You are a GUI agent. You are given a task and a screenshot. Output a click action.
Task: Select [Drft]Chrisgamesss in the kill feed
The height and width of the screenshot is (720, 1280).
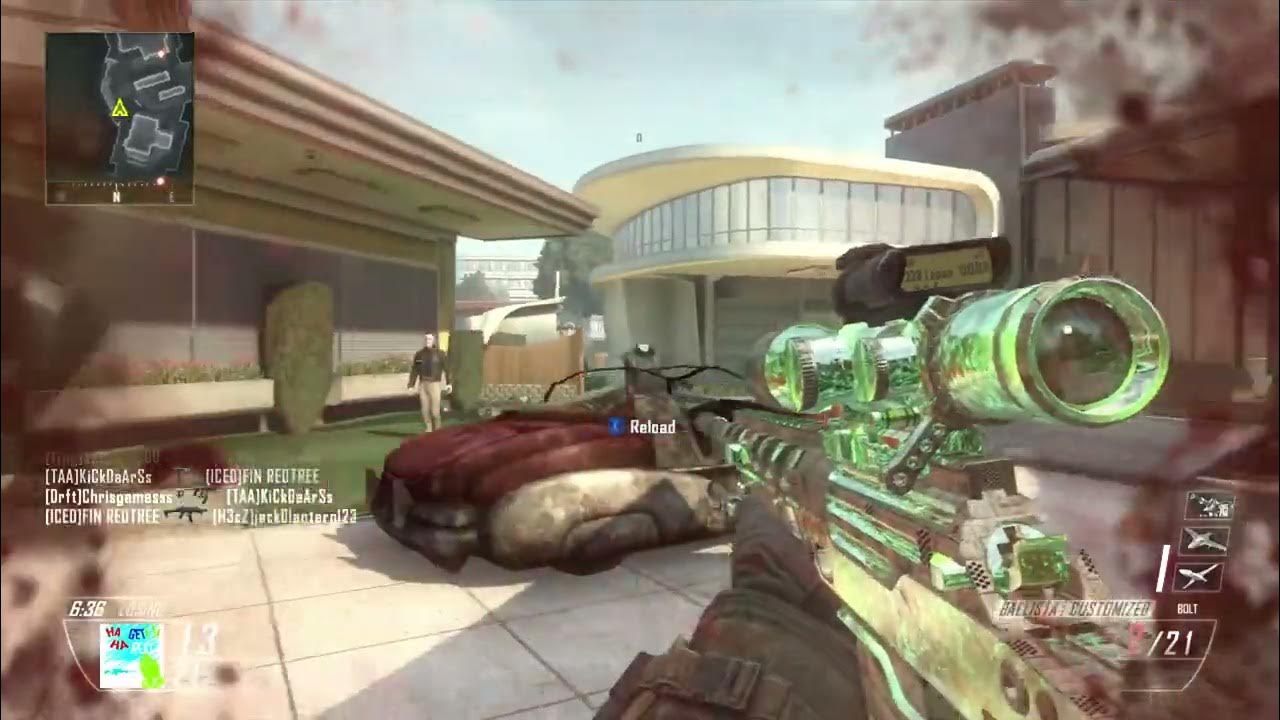click(x=102, y=496)
